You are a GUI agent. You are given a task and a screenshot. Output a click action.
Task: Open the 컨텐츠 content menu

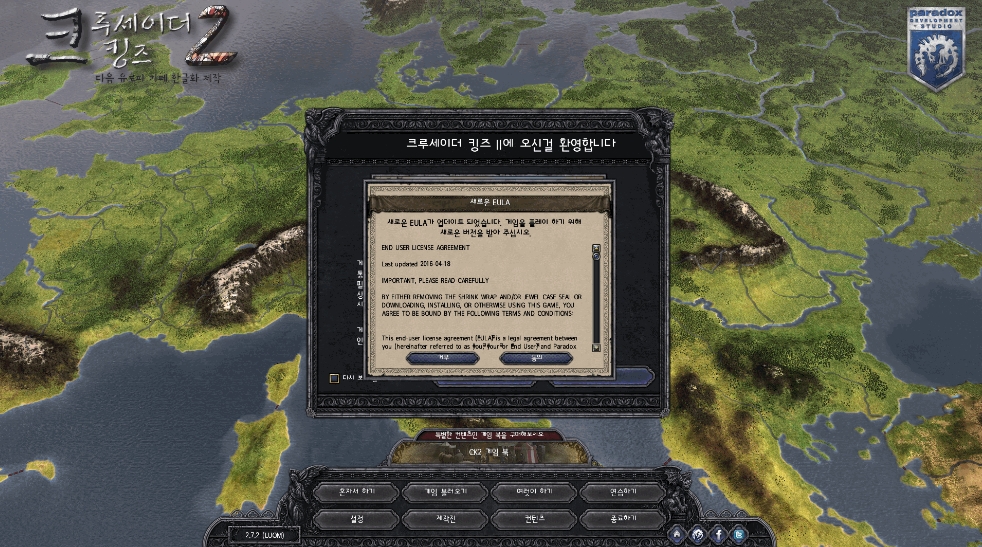[535, 520]
